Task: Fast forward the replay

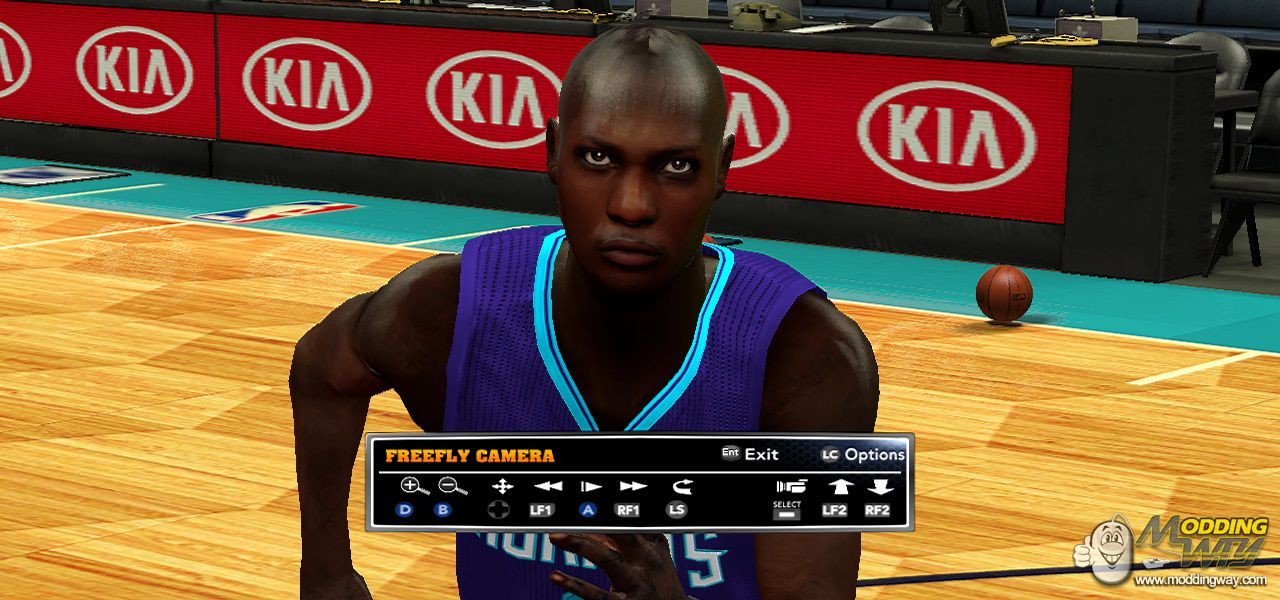Action: [632, 487]
